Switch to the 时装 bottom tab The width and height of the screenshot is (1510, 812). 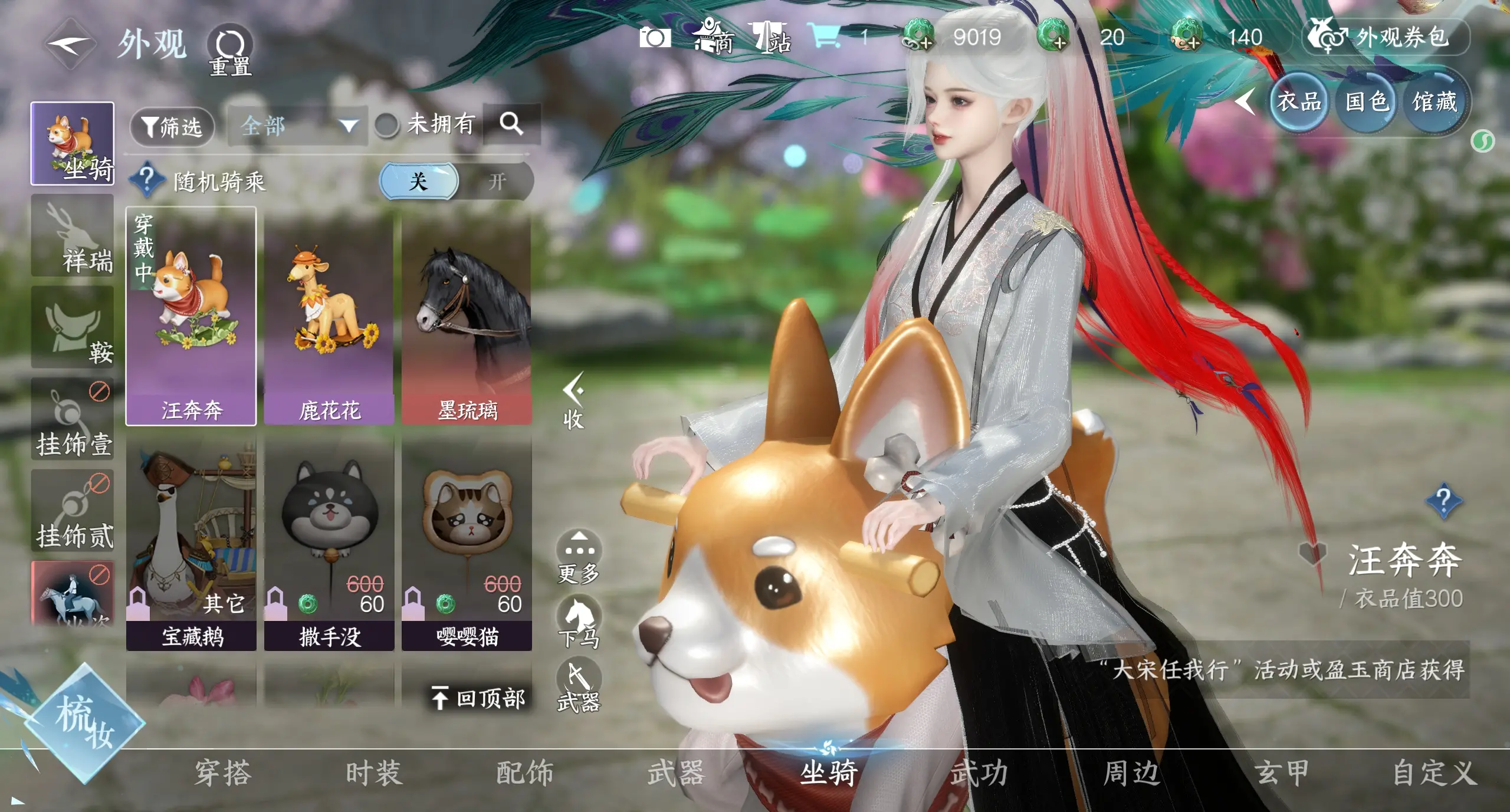pyautogui.click(x=374, y=773)
